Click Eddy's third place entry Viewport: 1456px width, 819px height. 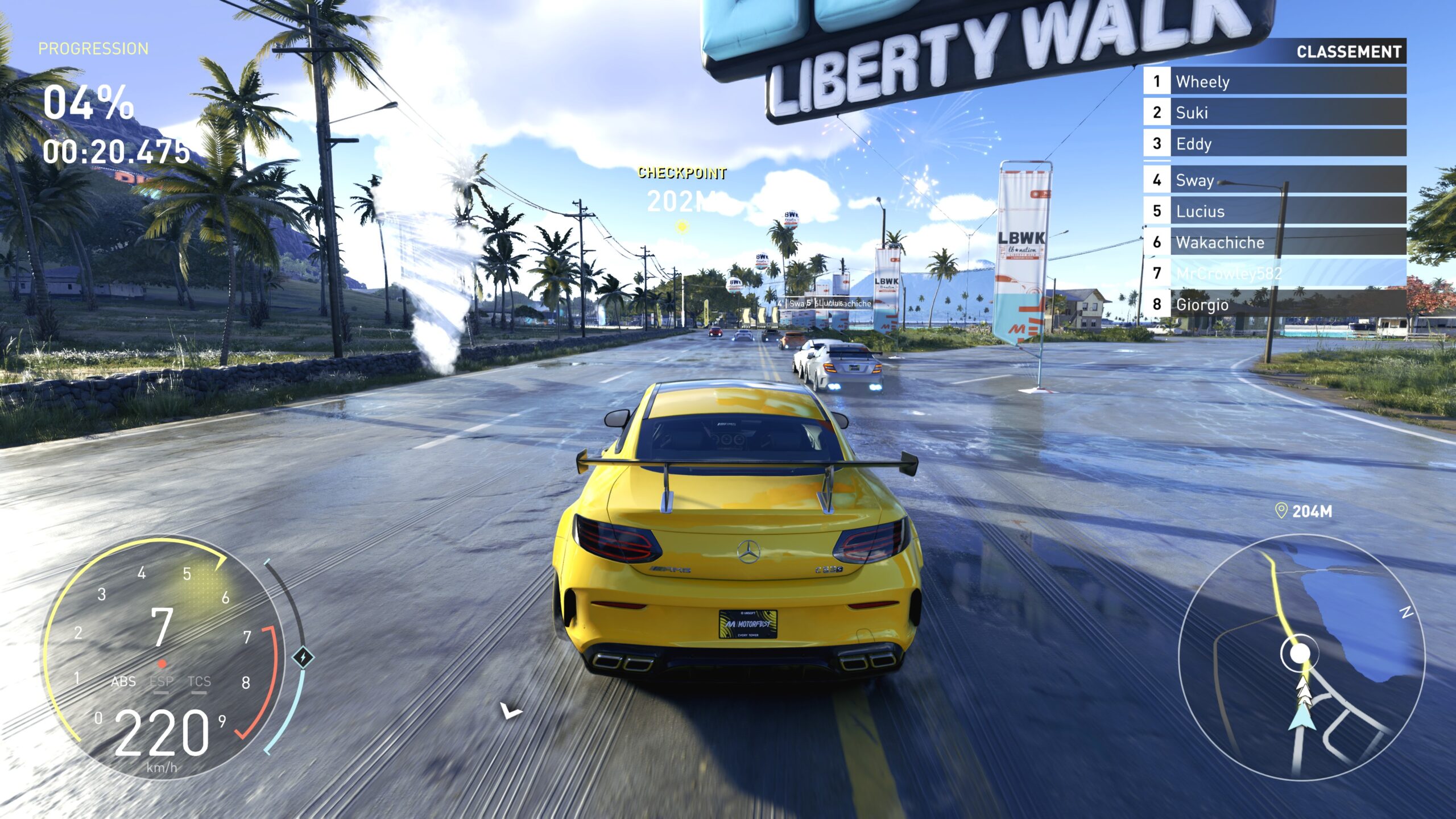click(1274, 143)
